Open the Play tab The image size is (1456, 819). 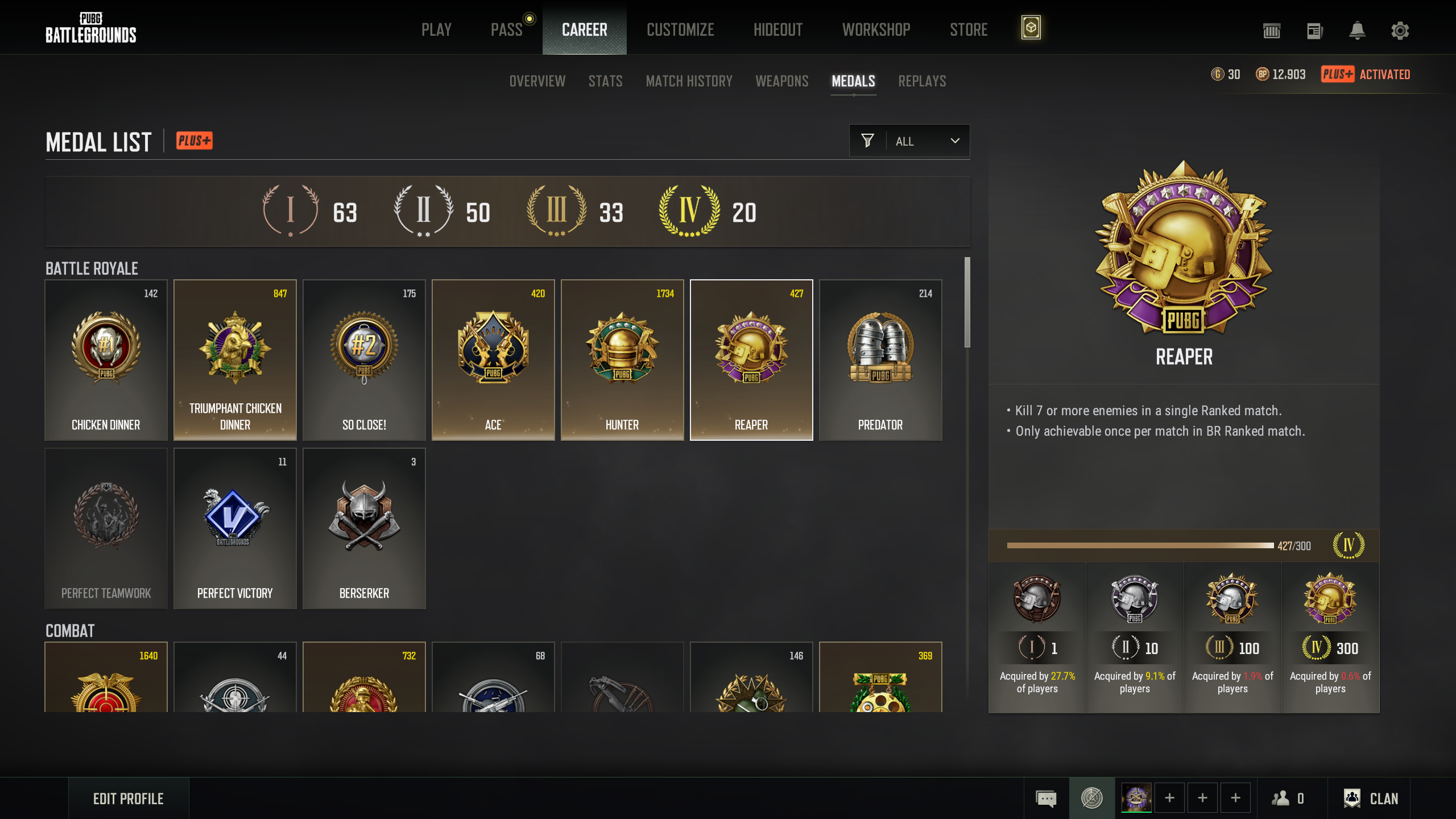click(436, 30)
